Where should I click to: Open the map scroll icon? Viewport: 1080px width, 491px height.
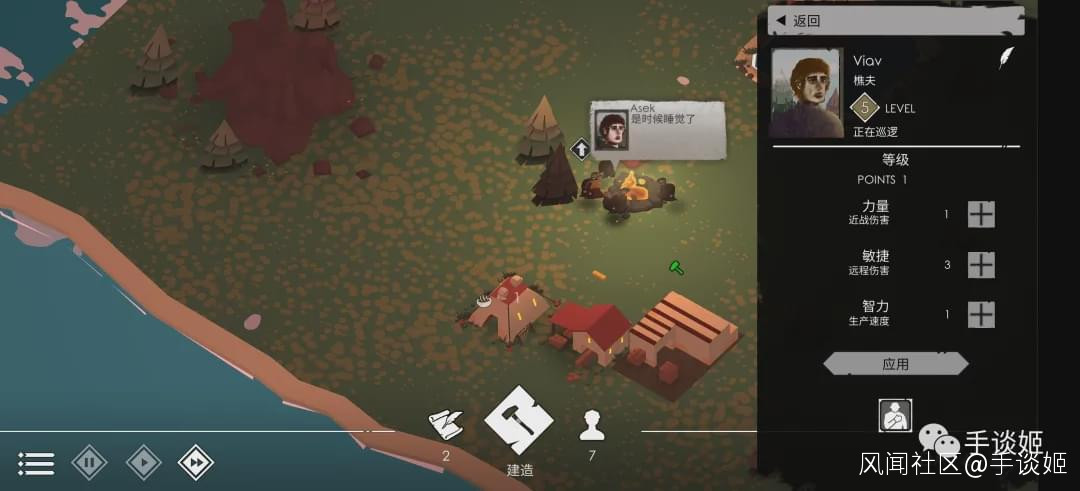pyautogui.click(x=446, y=425)
